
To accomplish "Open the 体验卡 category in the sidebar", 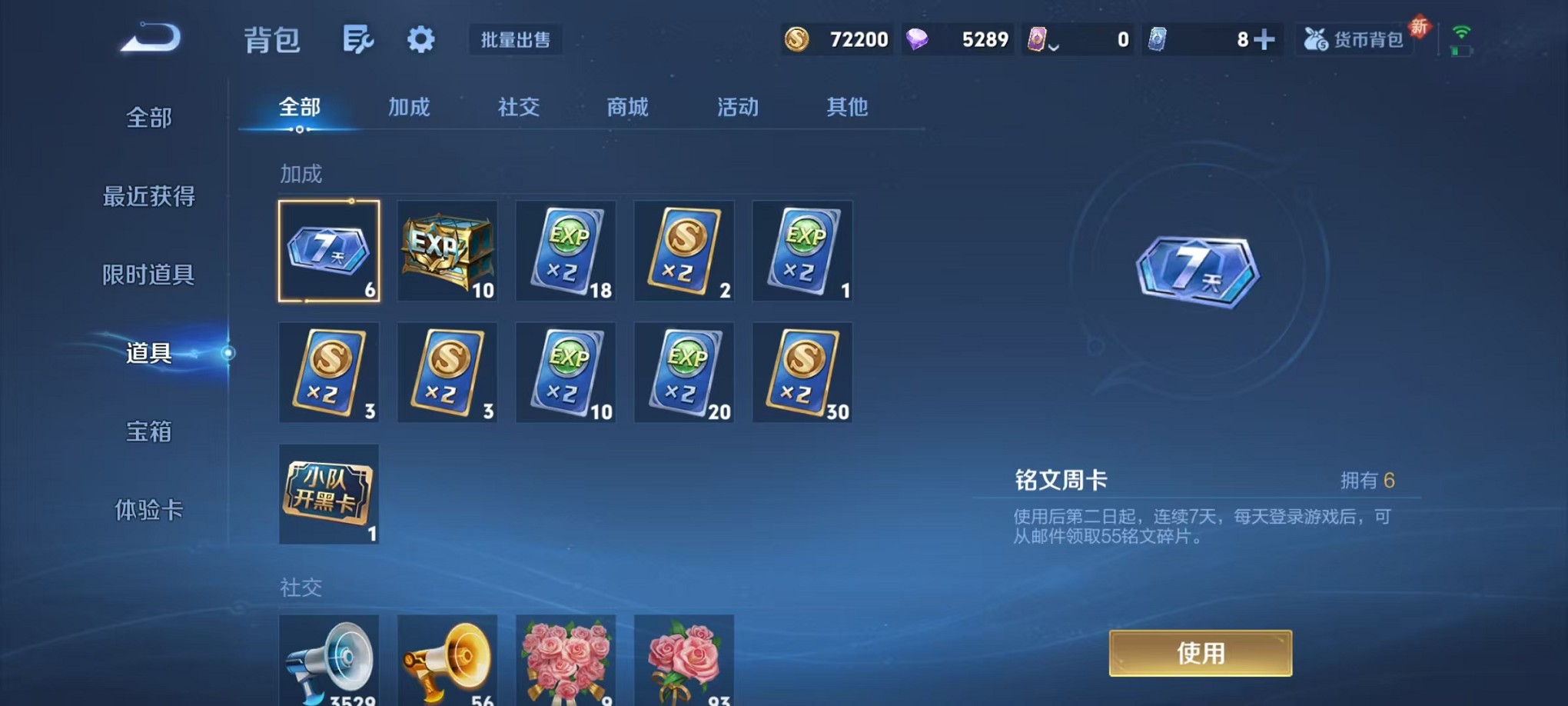I will tap(148, 511).
